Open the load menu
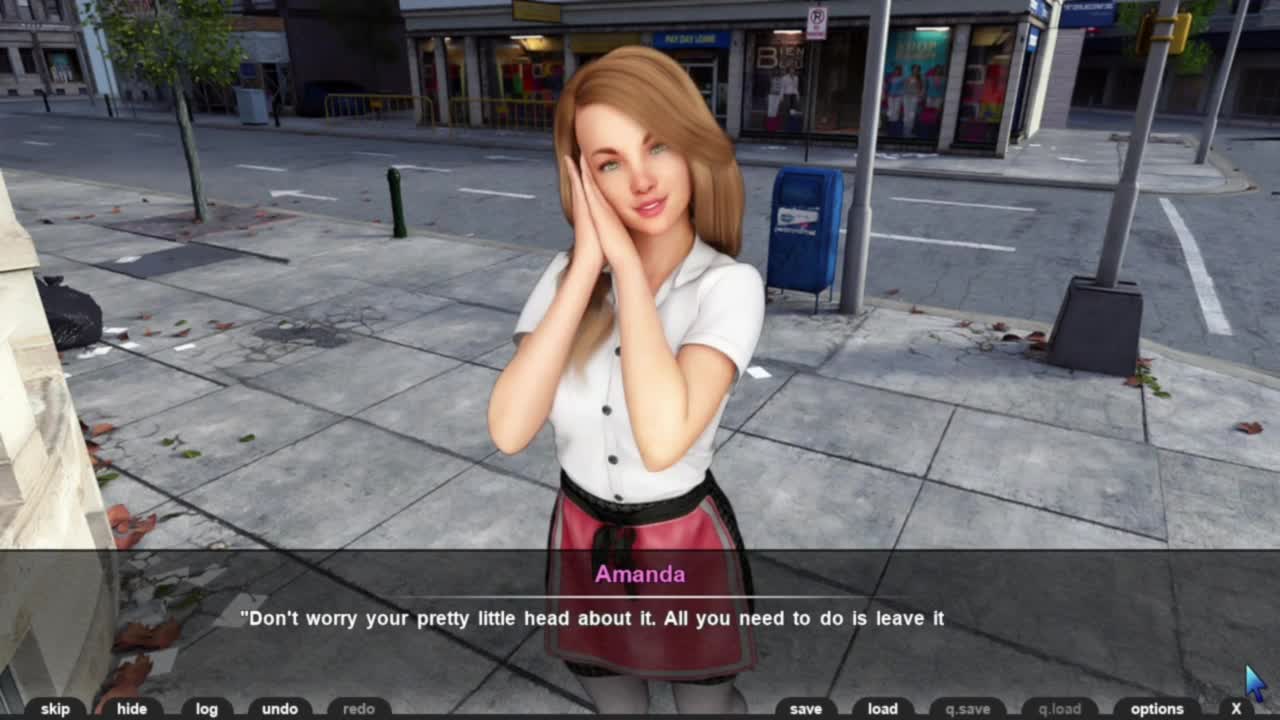This screenshot has width=1280, height=720. [882, 709]
